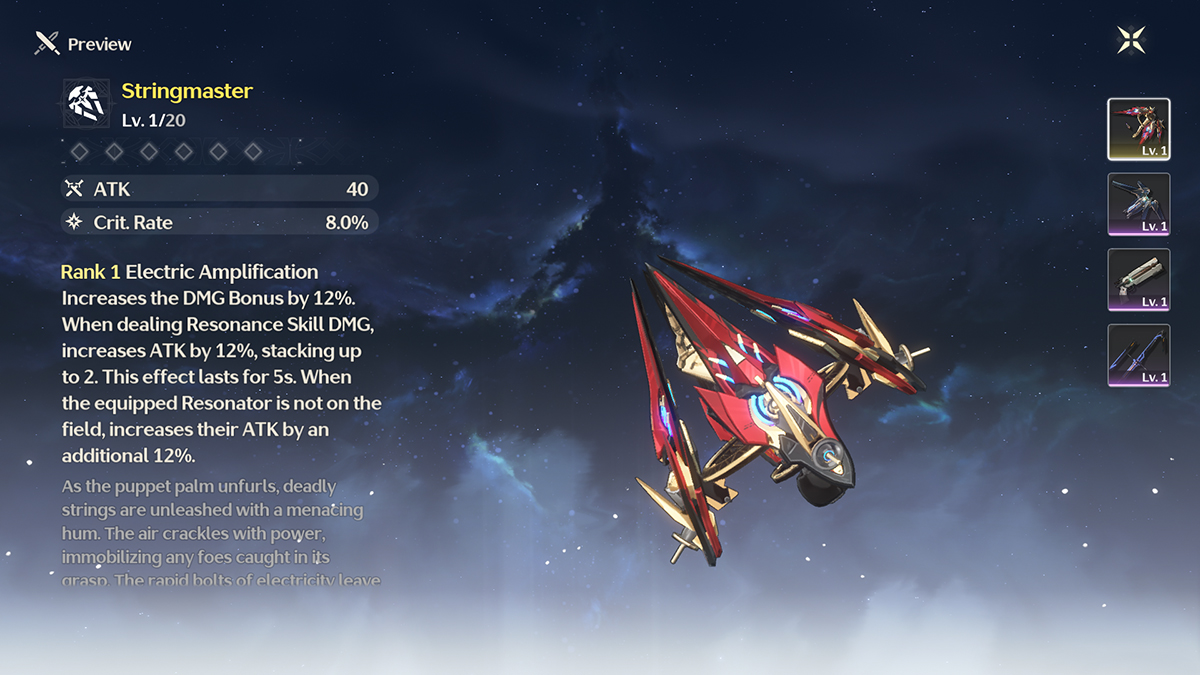This screenshot has width=1200, height=675.
Task: Click the Stringmaster weapon type icon
Action: (x=86, y=103)
